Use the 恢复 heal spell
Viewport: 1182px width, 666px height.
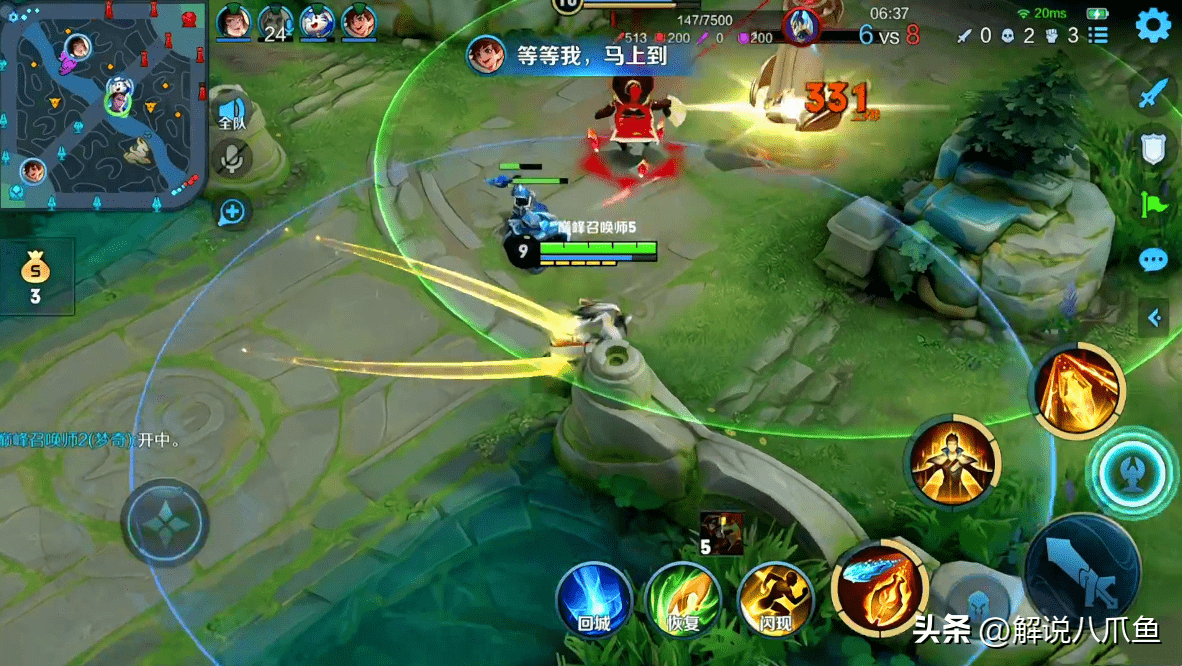[684, 600]
